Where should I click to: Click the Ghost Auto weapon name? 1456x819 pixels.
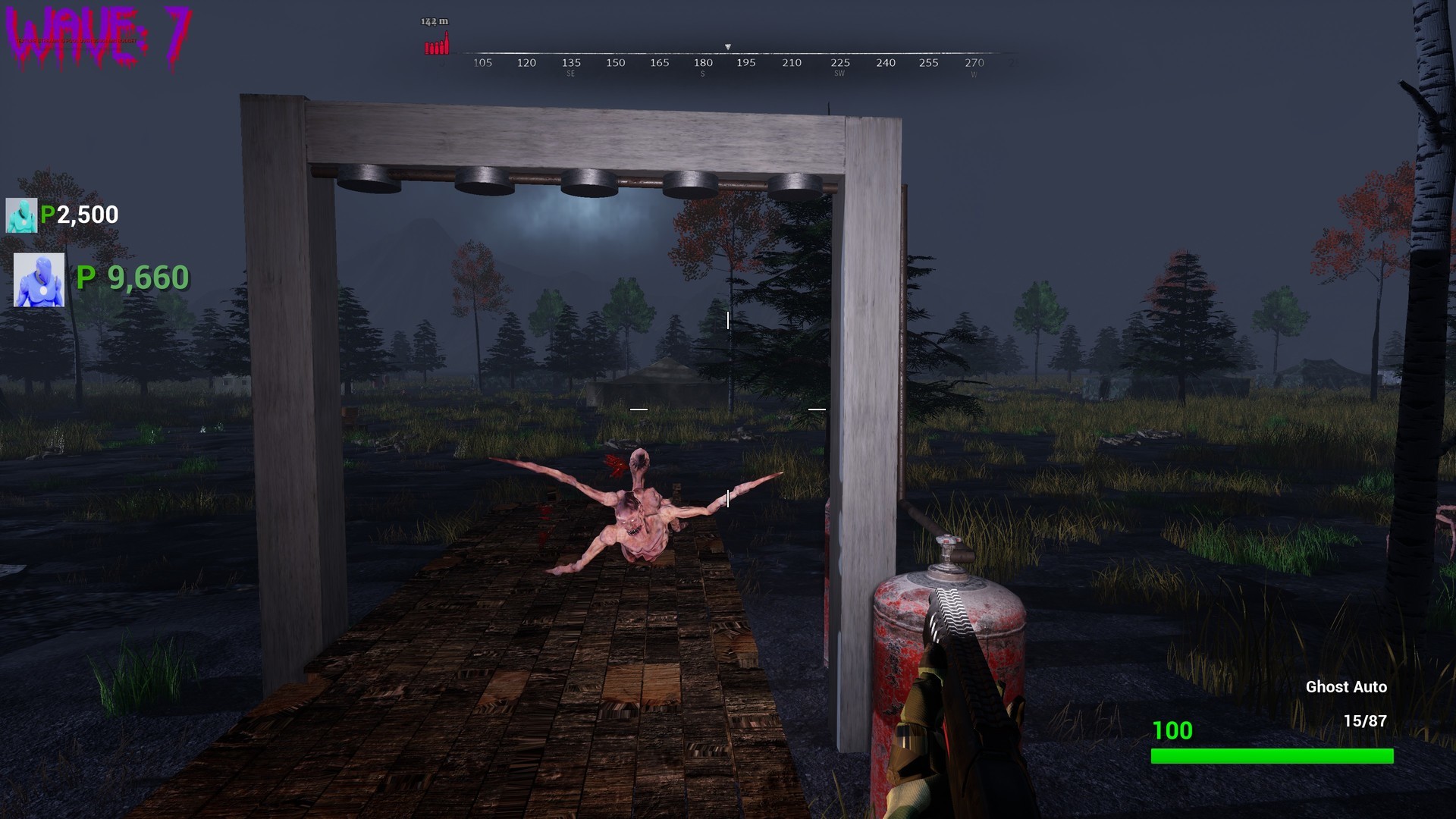click(1348, 687)
